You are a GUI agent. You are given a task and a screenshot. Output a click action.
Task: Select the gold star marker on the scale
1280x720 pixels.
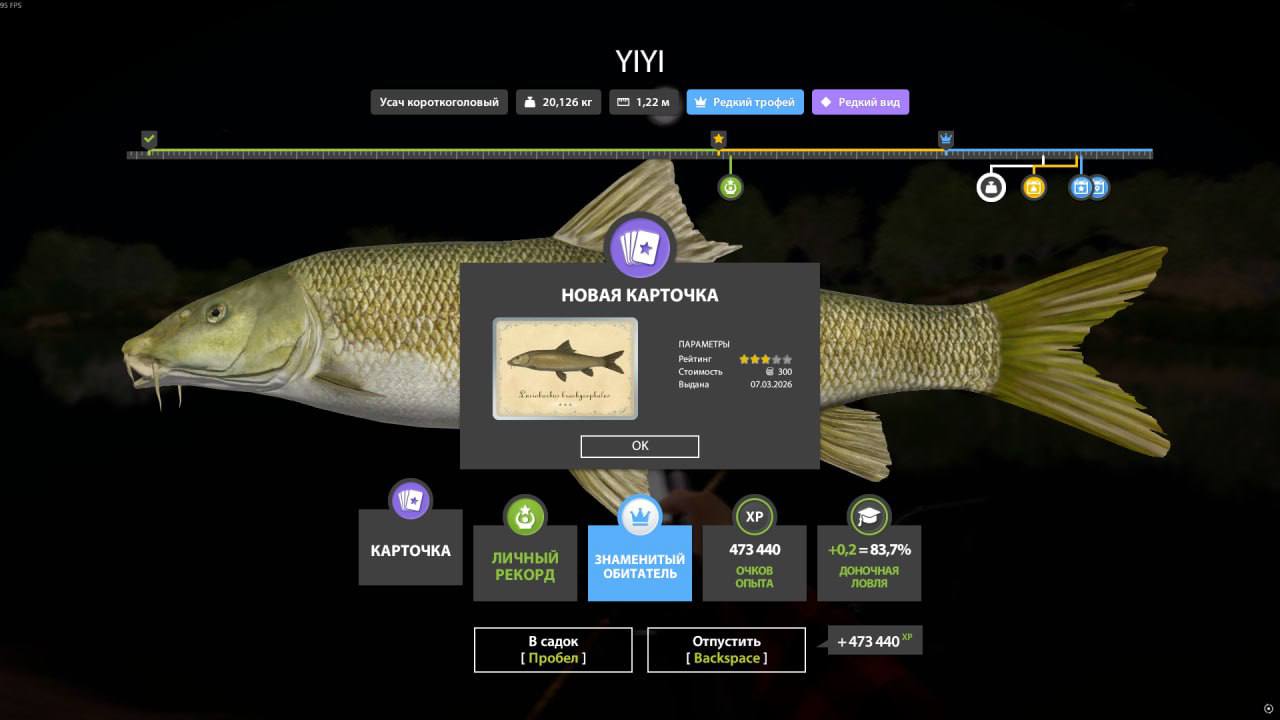[718, 139]
